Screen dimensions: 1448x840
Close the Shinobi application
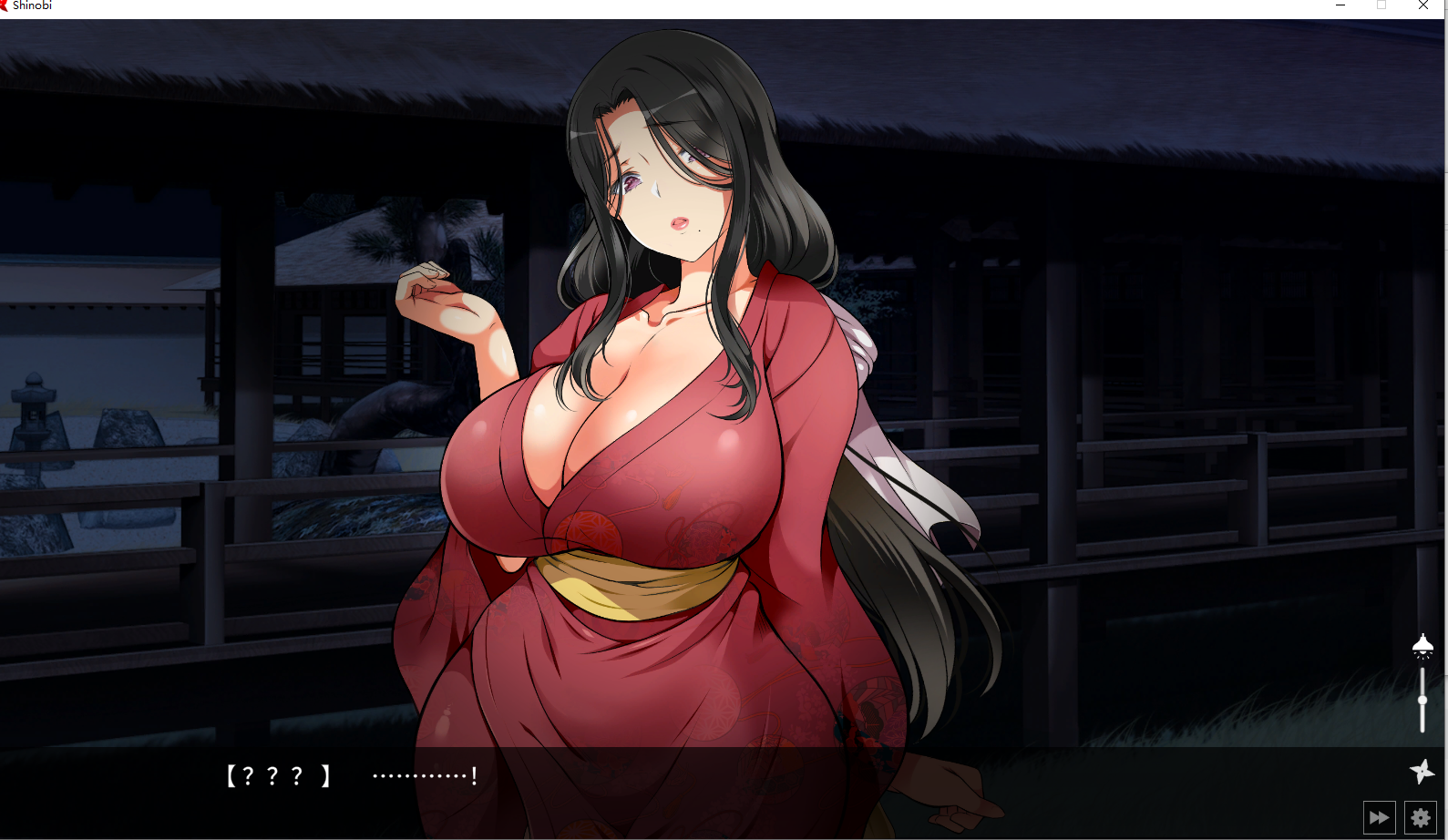(x=1422, y=5)
